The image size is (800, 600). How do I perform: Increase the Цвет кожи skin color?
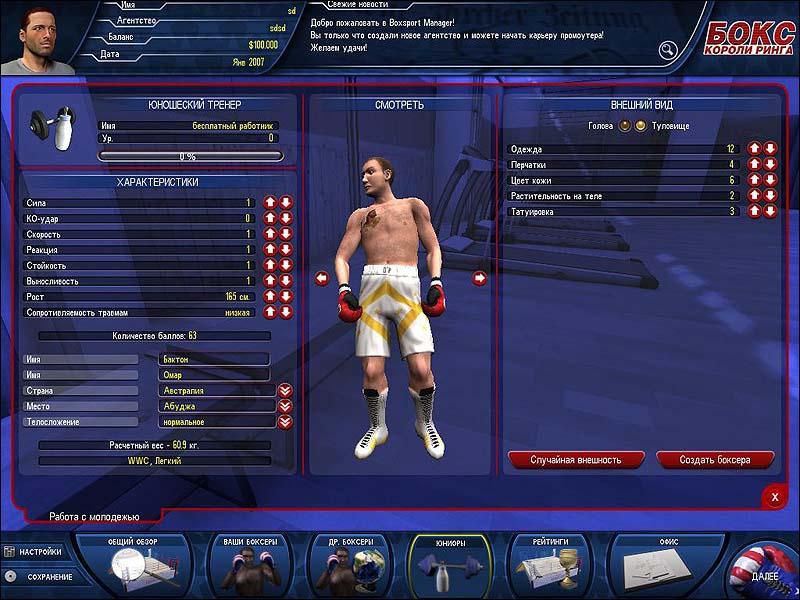coord(755,180)
